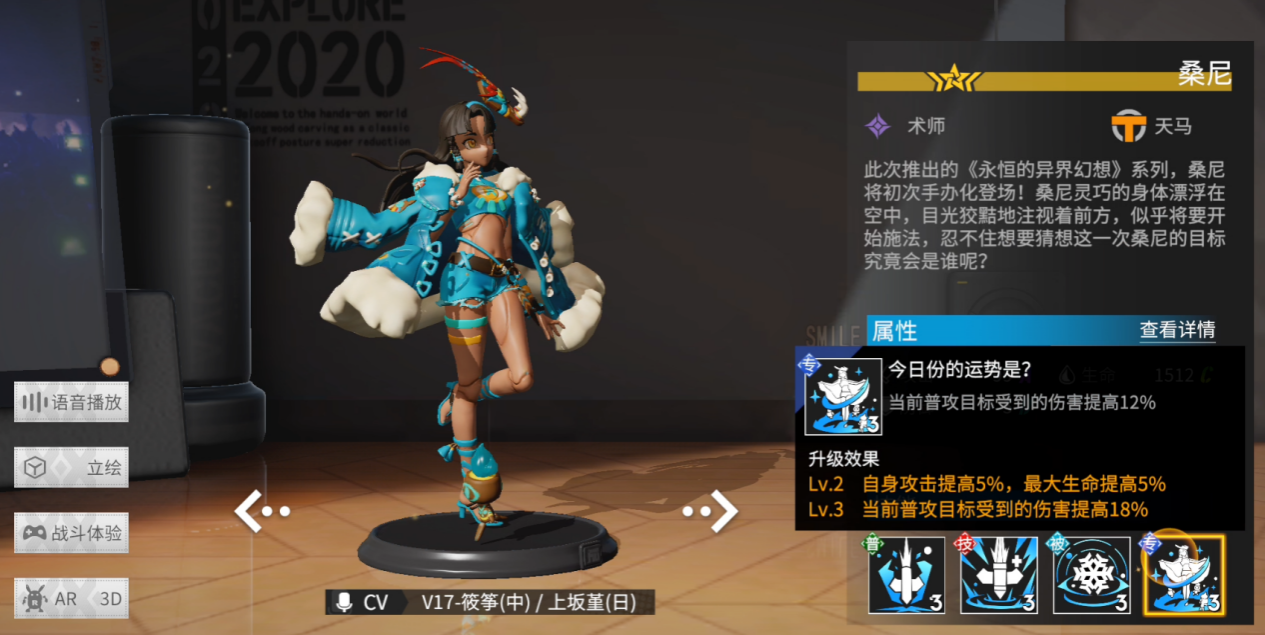1265x635 pixels.
Task: Click the 术师 class icon
Action: click(878, 126)
